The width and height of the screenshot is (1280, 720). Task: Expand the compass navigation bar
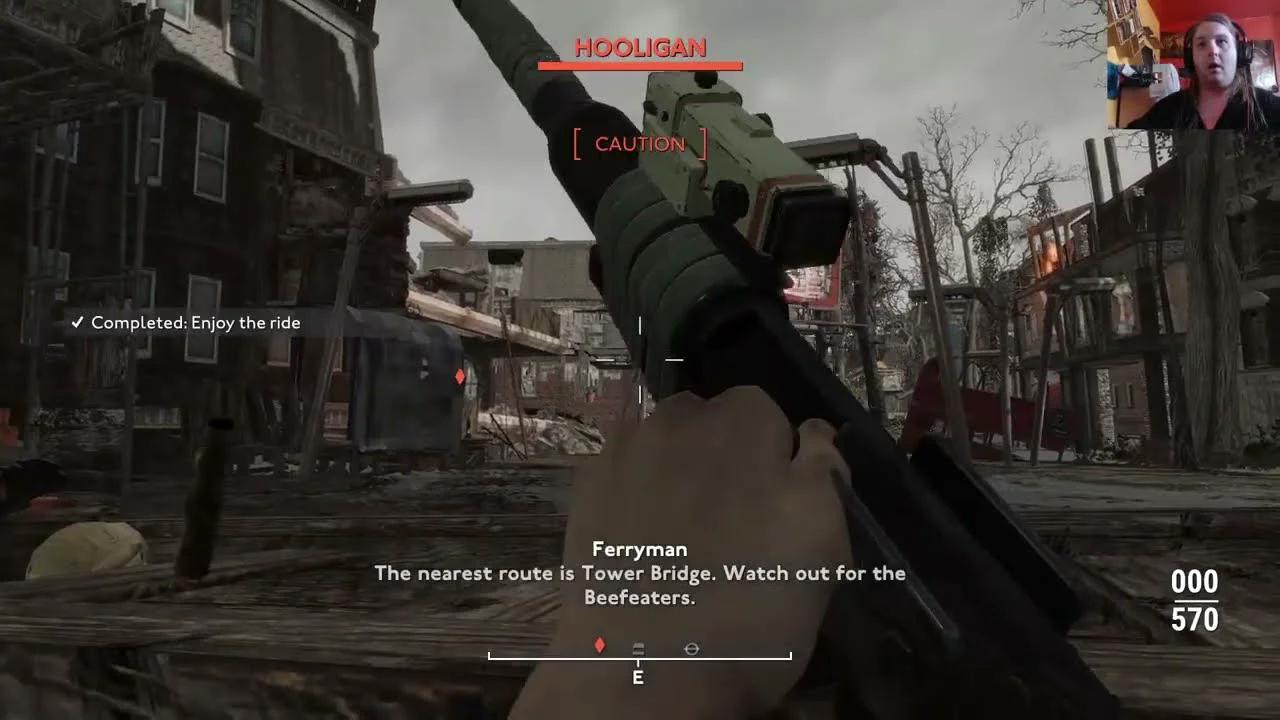click(640, 655)
